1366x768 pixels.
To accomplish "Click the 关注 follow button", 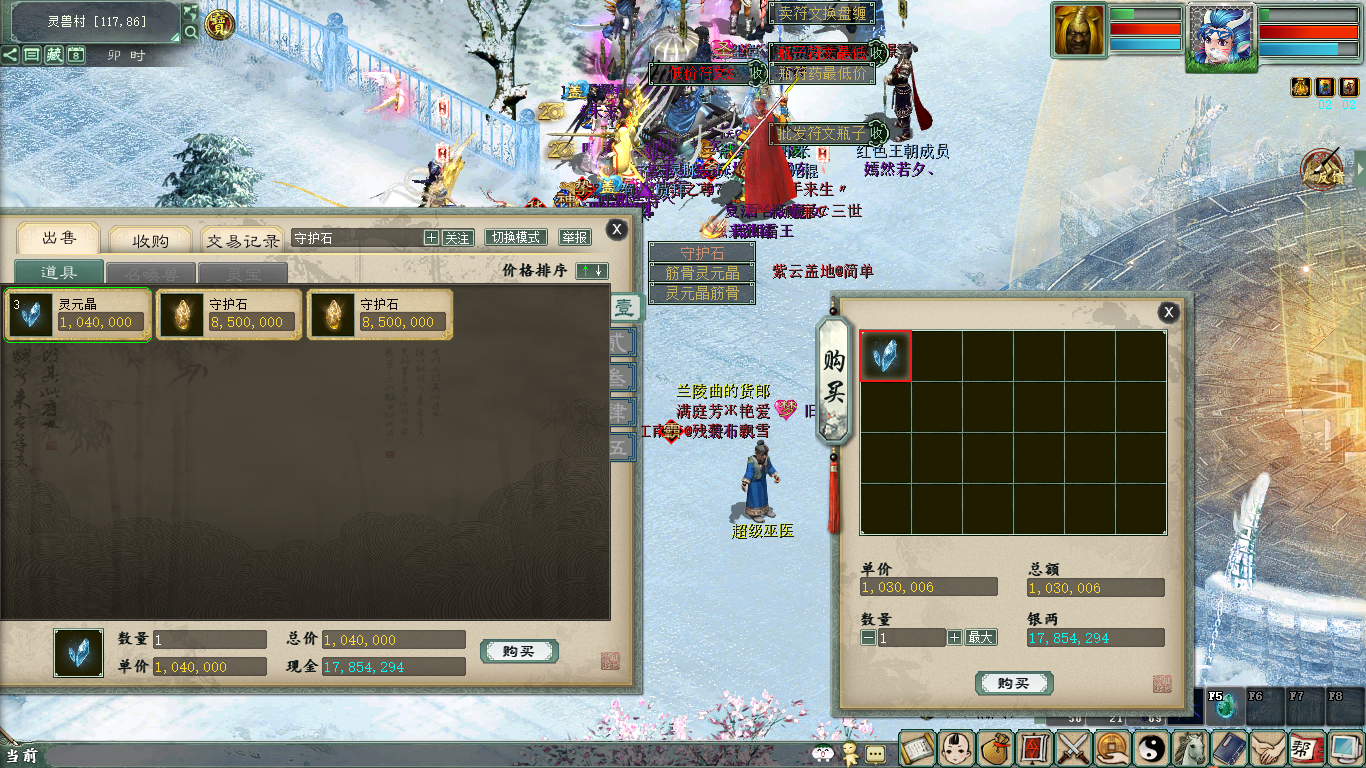I will coord(457,238).
